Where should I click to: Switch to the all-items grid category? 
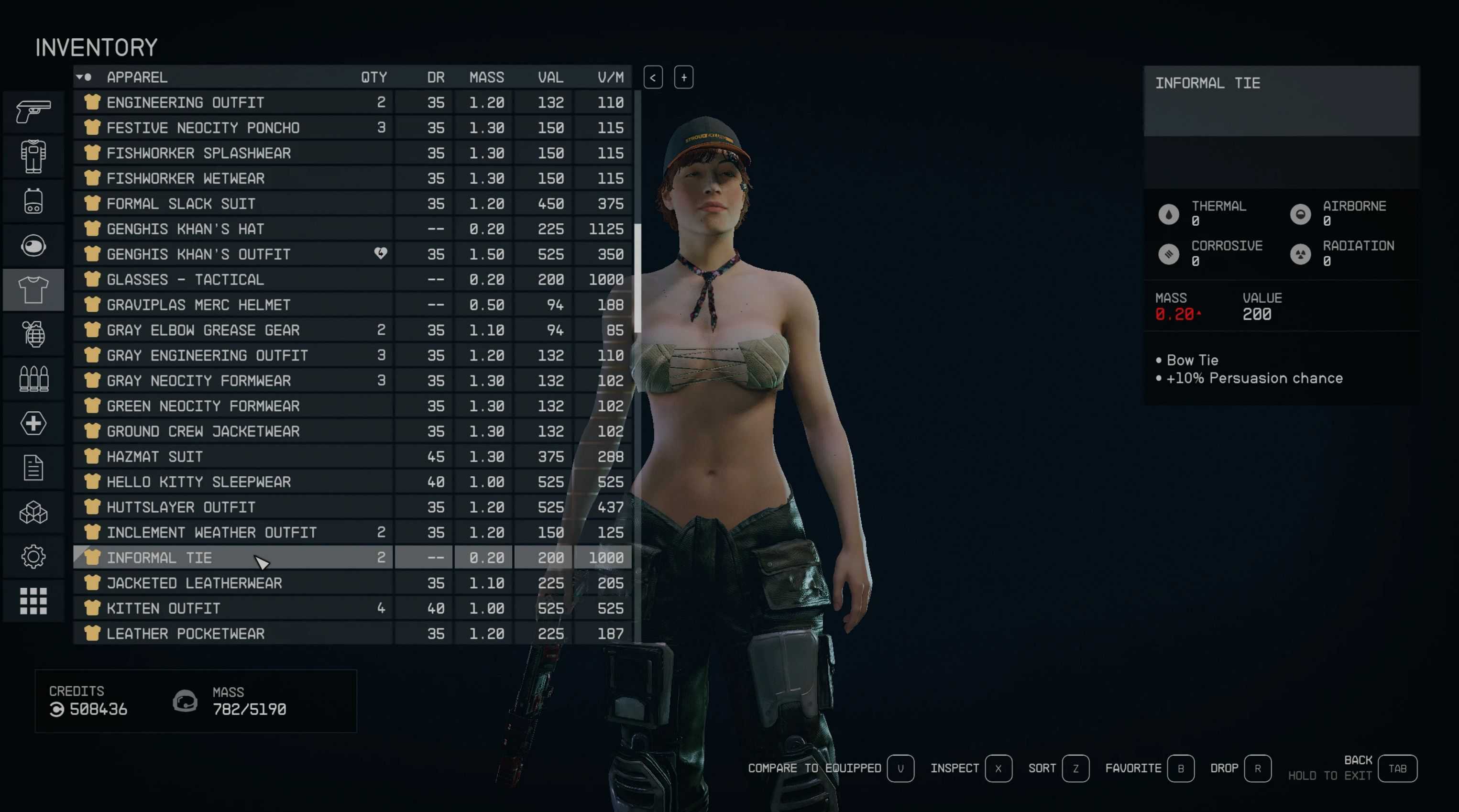pyautogui.click(x=33, y=601)
